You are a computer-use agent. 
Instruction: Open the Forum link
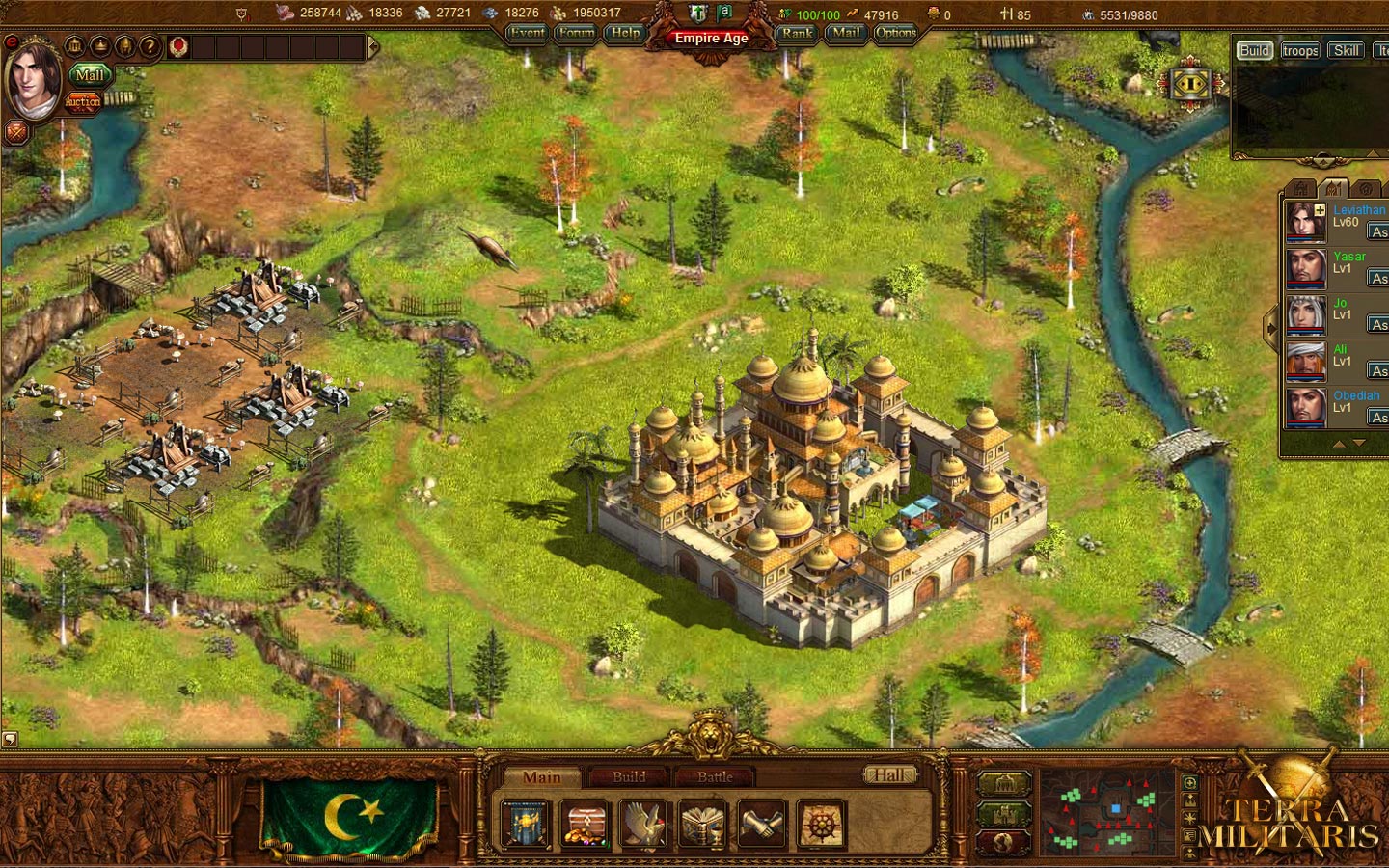(577, 33)
